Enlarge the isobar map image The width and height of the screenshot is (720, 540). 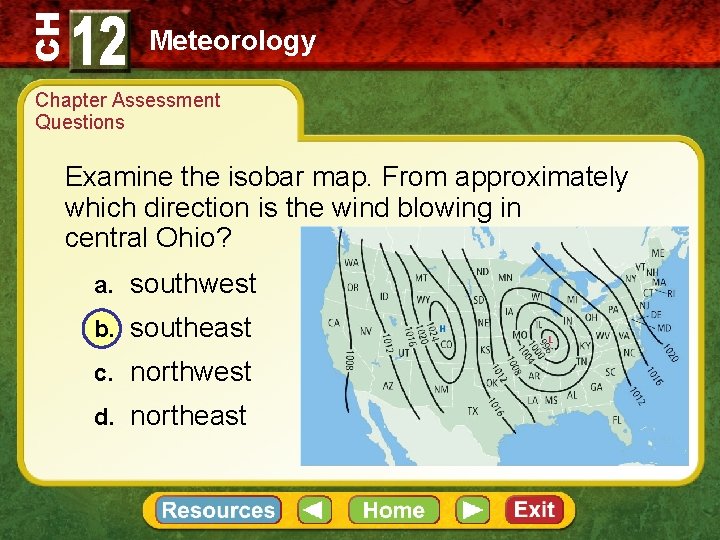494,346
